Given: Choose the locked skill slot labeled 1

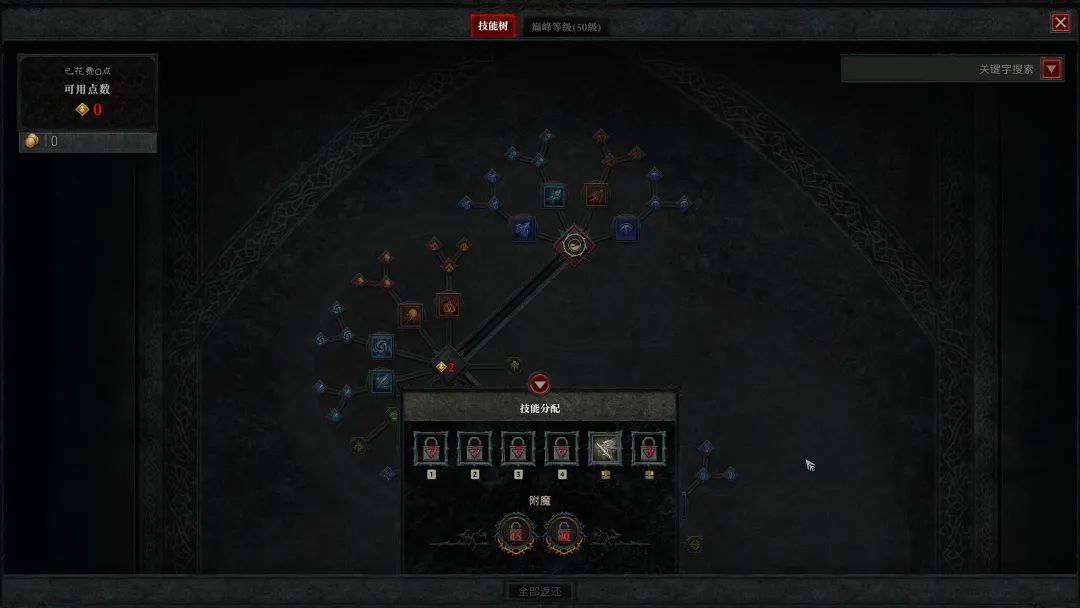Looking at the screenshot, I should tap(432, 449).
